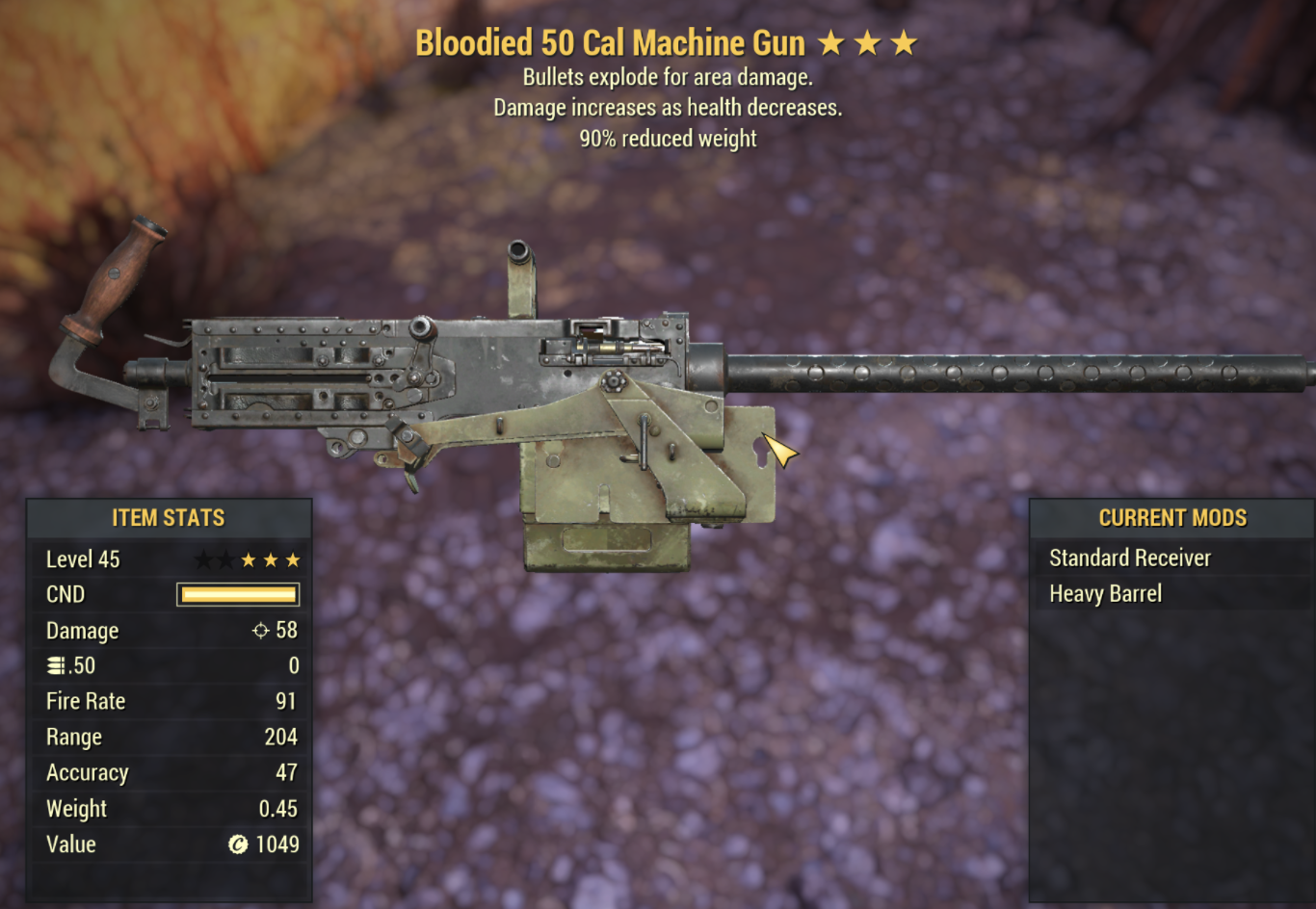Select the Fire Rate stat row
The height and width of the screenshot is (909, 1316).
coord(87,701)
